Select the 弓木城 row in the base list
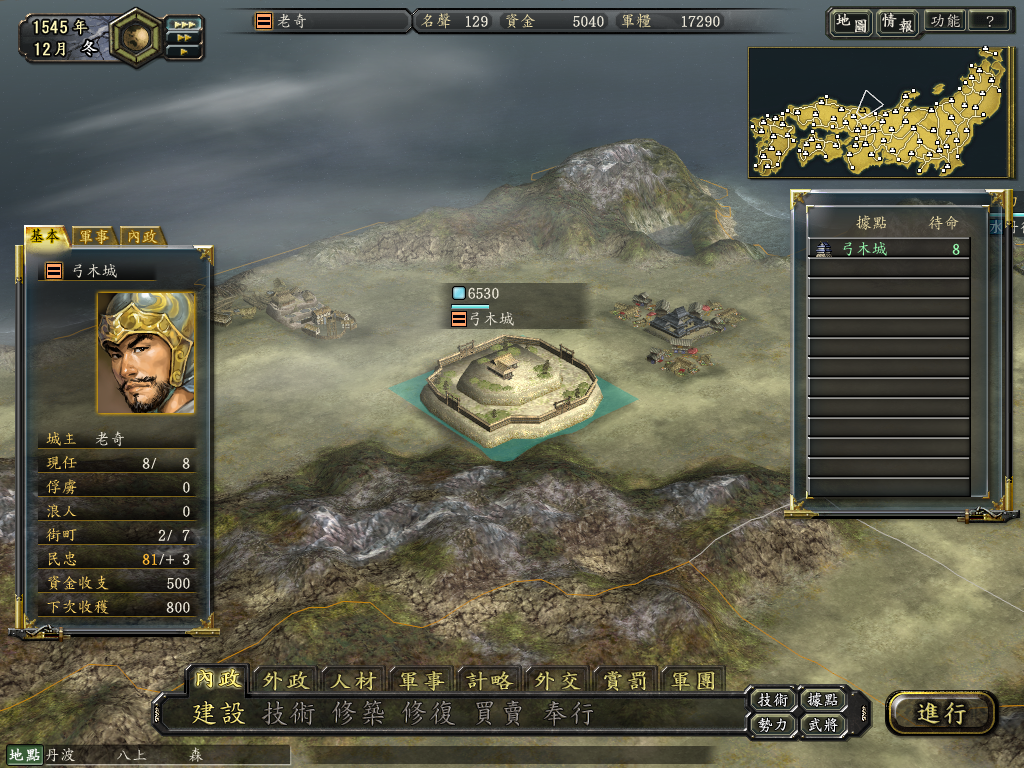The image size is (1024, 768). coord(888,249)
